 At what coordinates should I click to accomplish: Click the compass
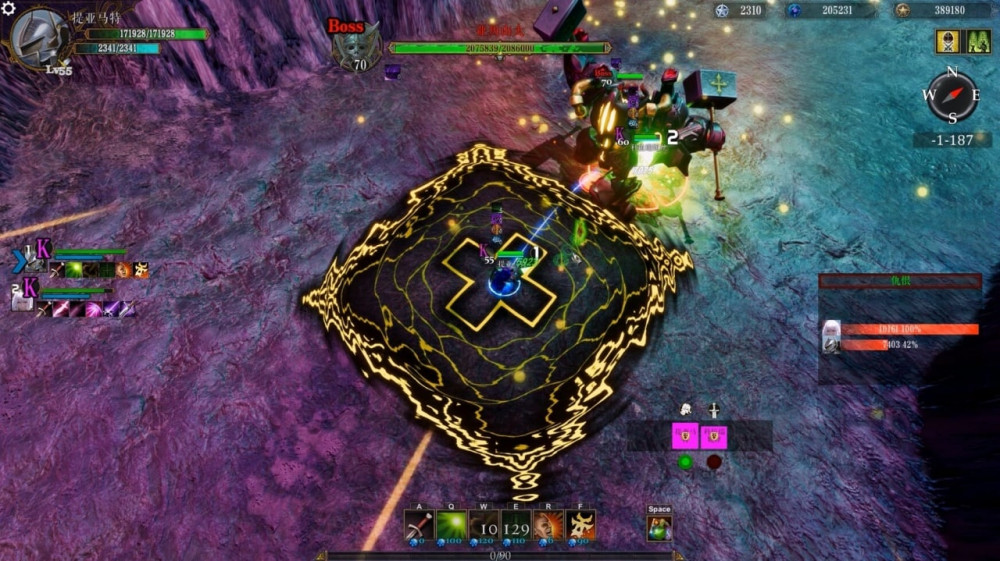pos(951,96)
